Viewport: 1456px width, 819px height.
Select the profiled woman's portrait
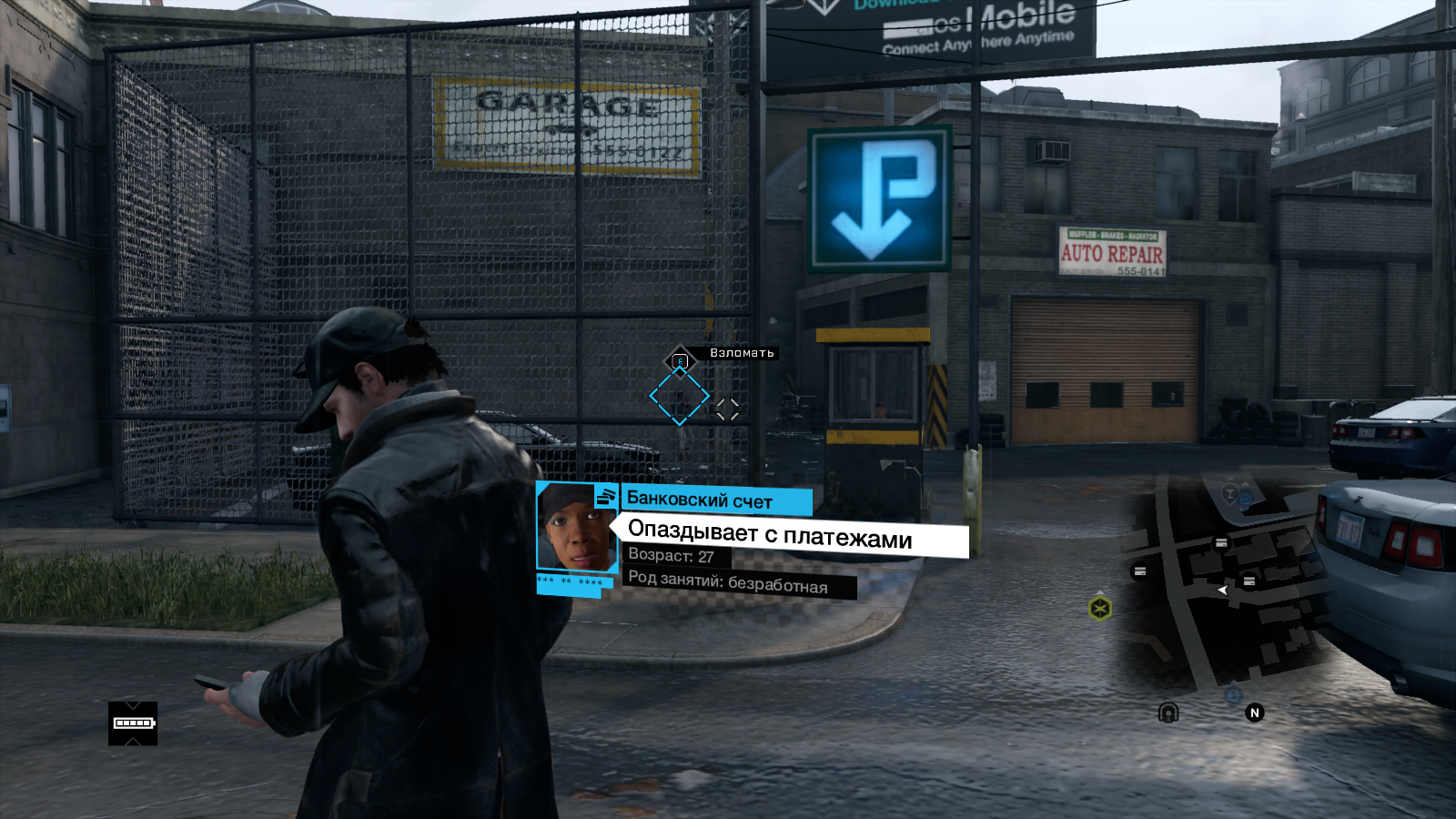pyautogui.click(x=576, y=528)
